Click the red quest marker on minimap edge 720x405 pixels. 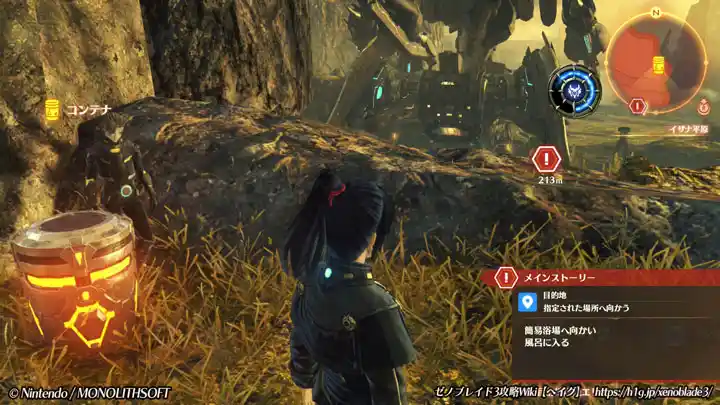point(637,105)
